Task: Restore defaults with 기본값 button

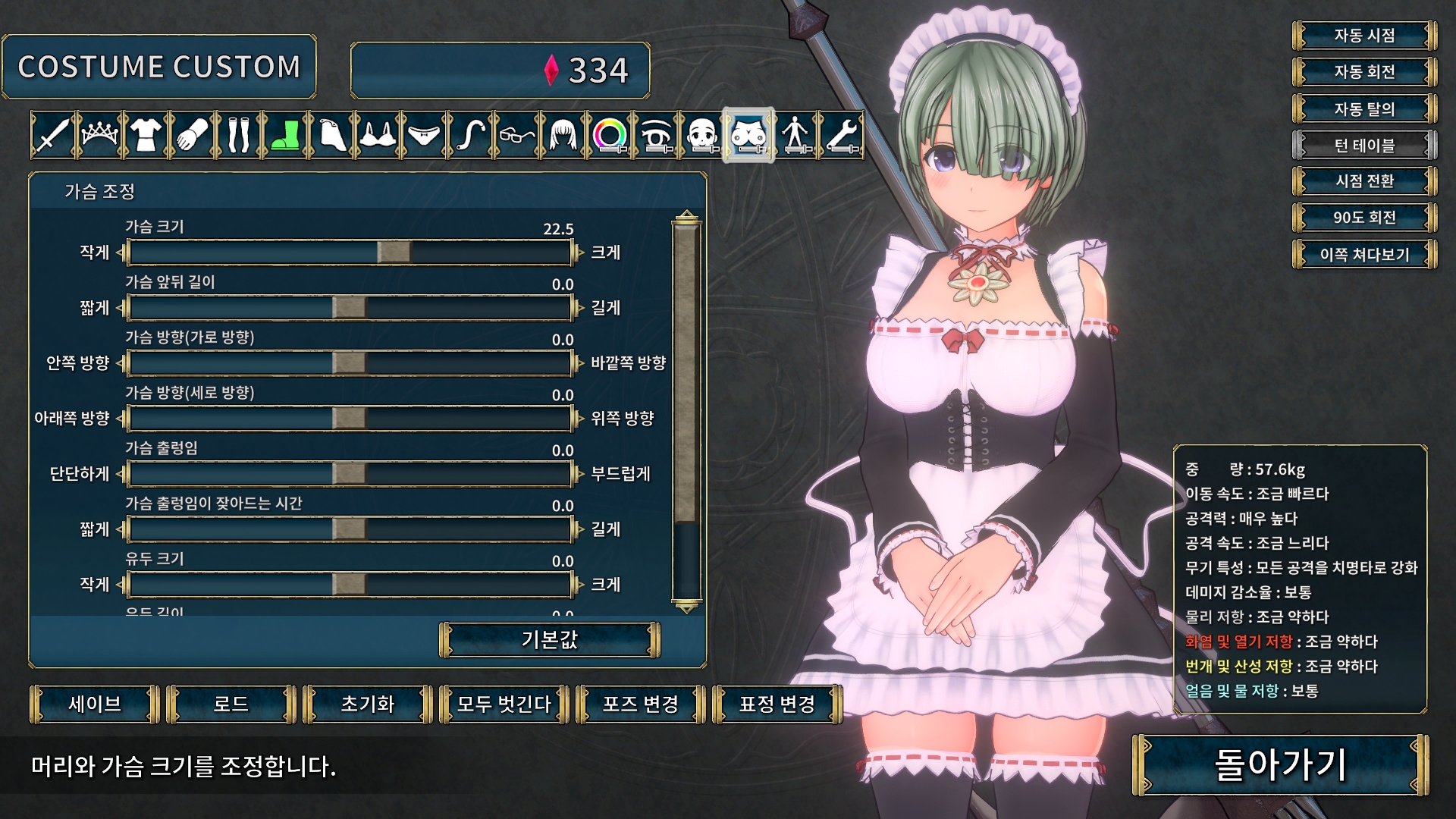Action: [550, 640]
